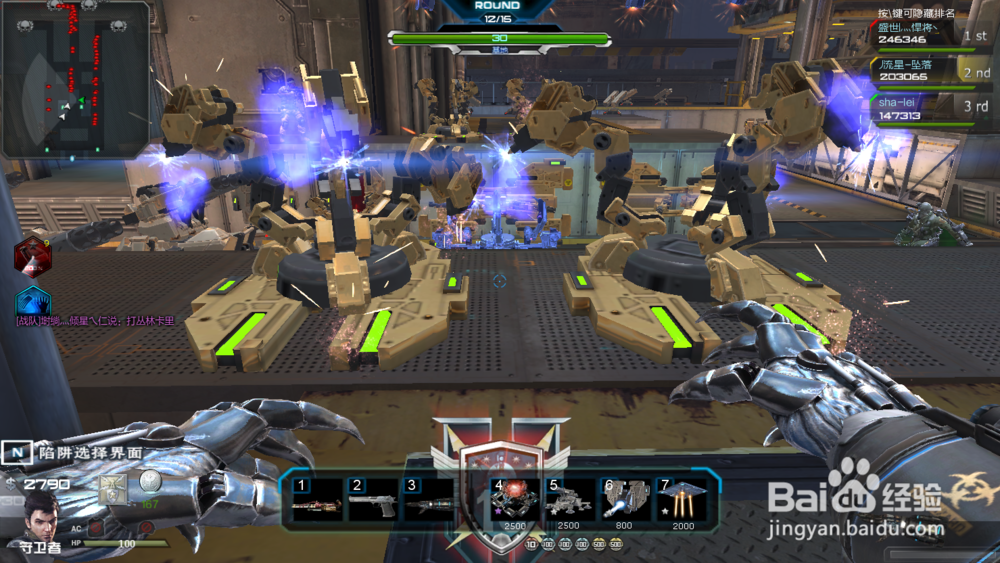Image resolution: width=1000 pixels, height=563 pixels.
Task: Select the 1st place player row
Action: tap(930, 35)
